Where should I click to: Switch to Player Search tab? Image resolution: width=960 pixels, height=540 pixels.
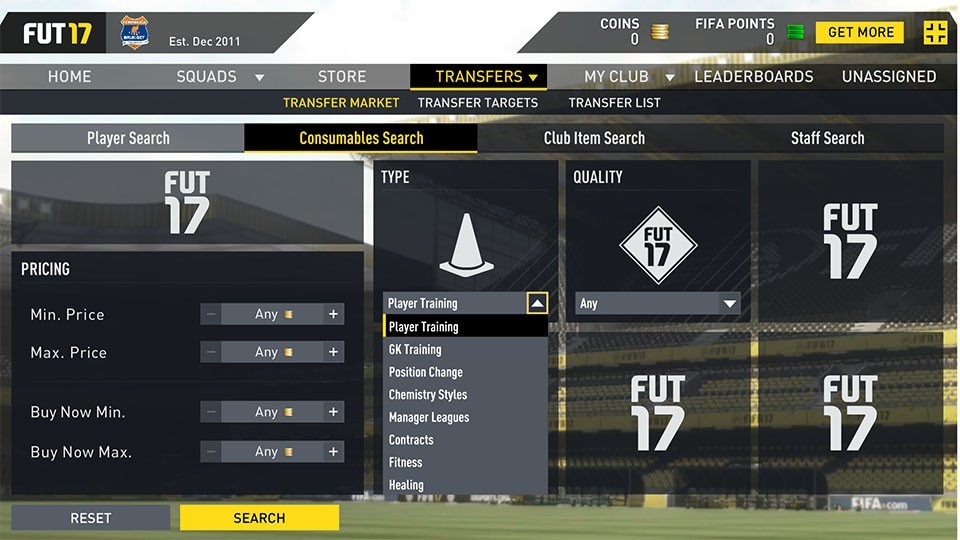coord(128,138)
